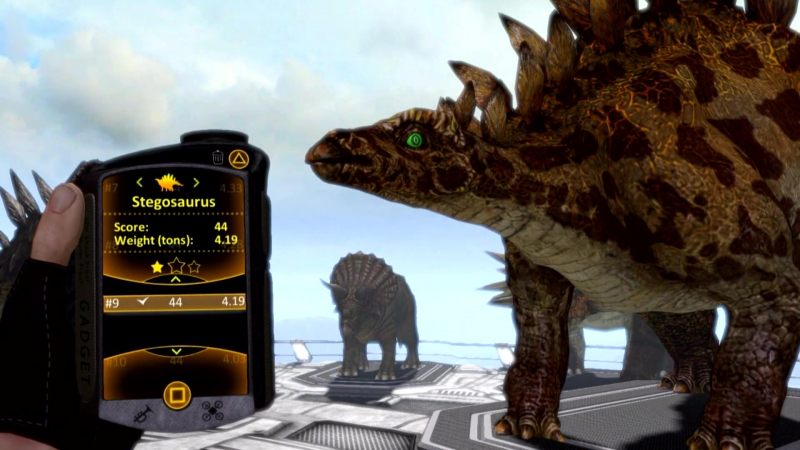Select trophy entry #9 in the list
The height and width of the screenshot is (450, 800).
(175, 301)
